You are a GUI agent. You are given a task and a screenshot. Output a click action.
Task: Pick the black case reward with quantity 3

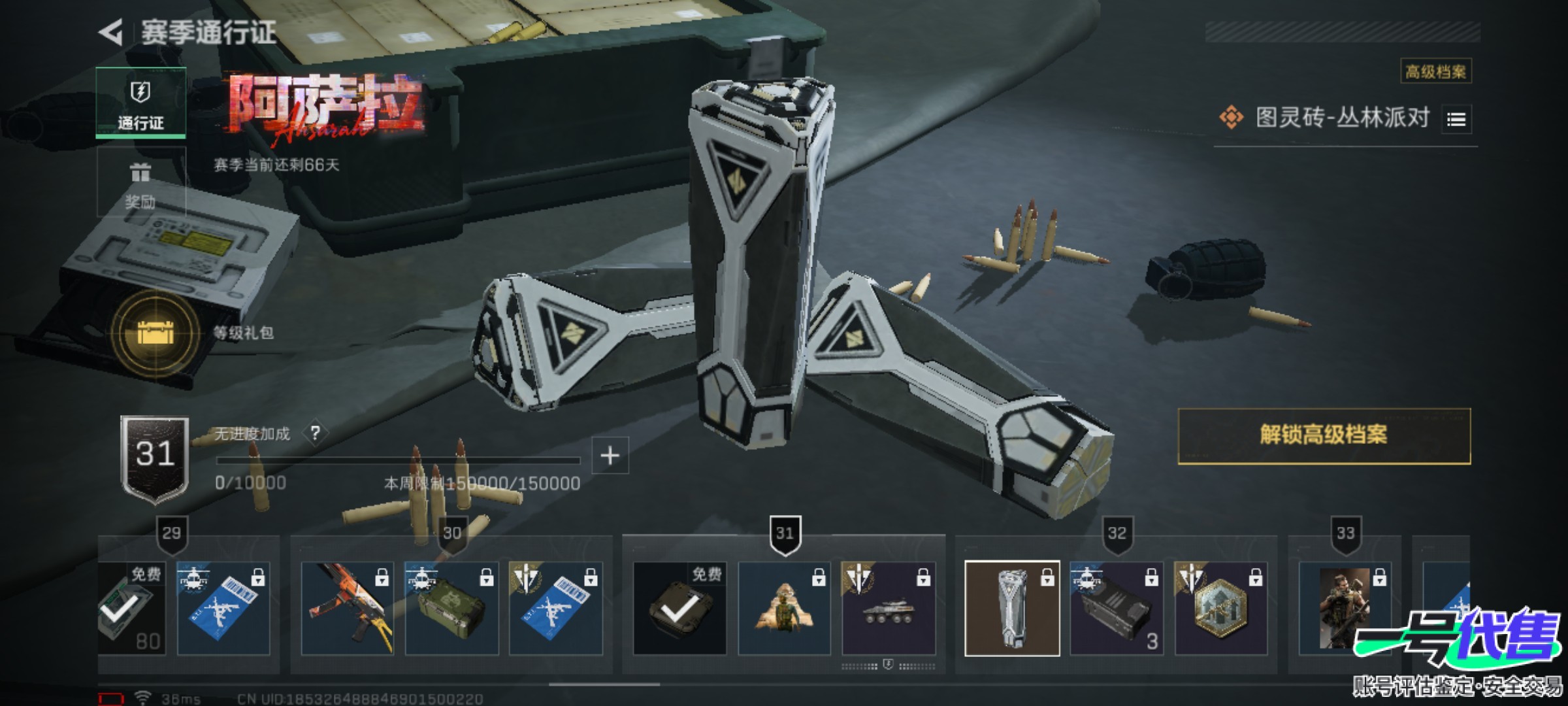pyautogui.click(x=1117, y=609)
